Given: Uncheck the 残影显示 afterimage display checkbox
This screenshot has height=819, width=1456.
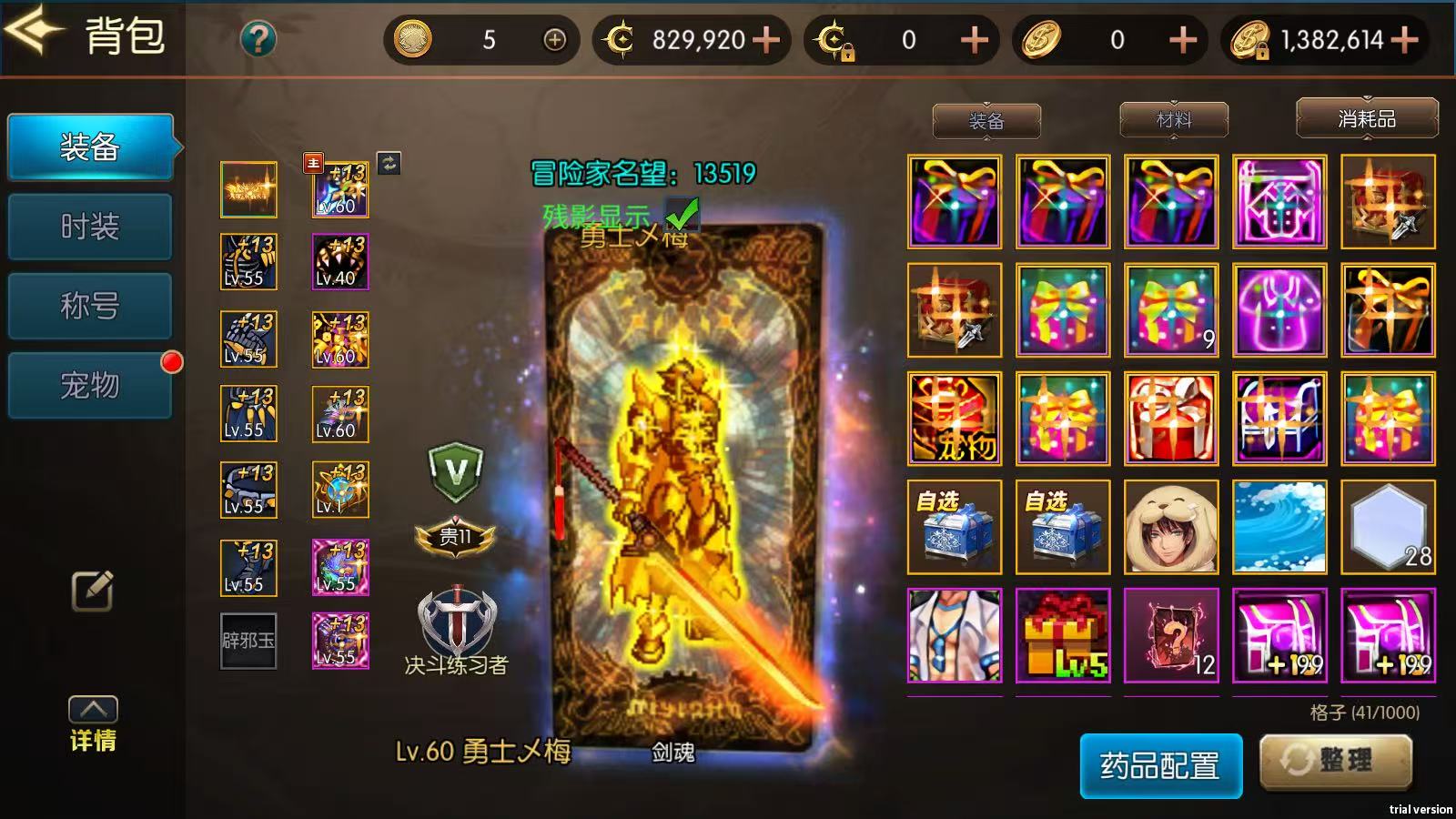Looking at the screenshot, I should [x=682, y=212].
